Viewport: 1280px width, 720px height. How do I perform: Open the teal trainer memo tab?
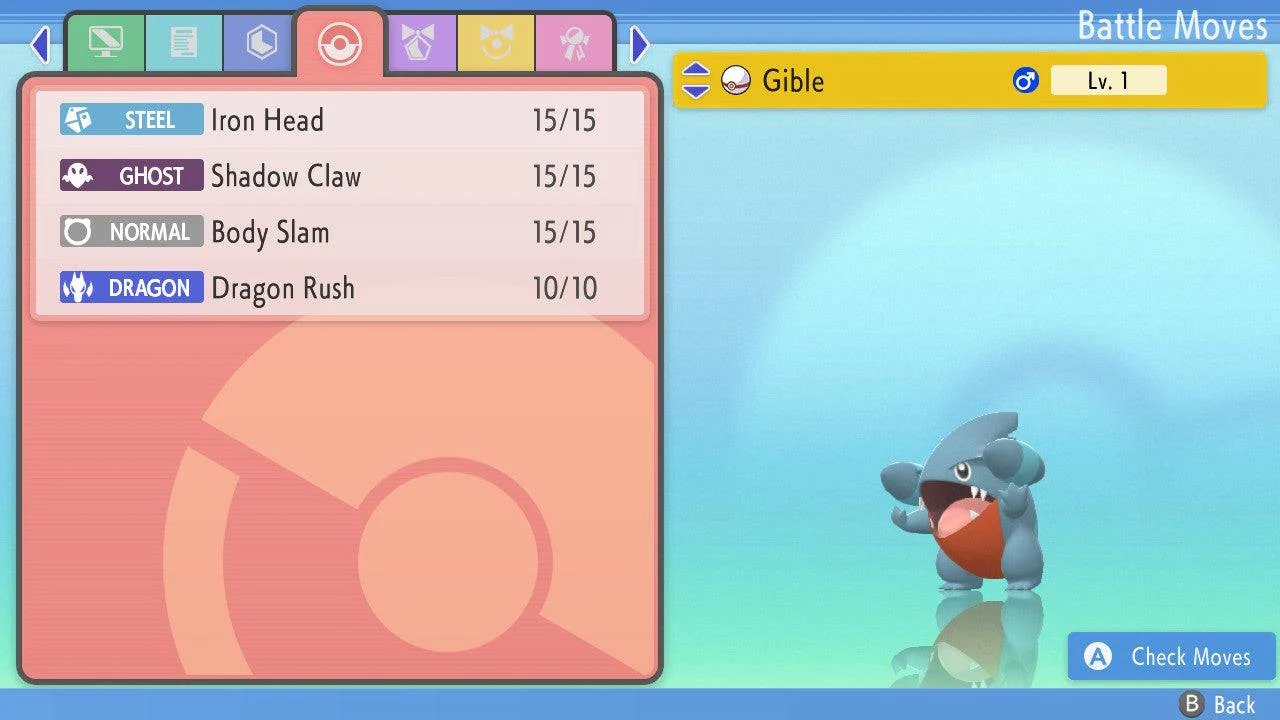(x=183, y=43)
